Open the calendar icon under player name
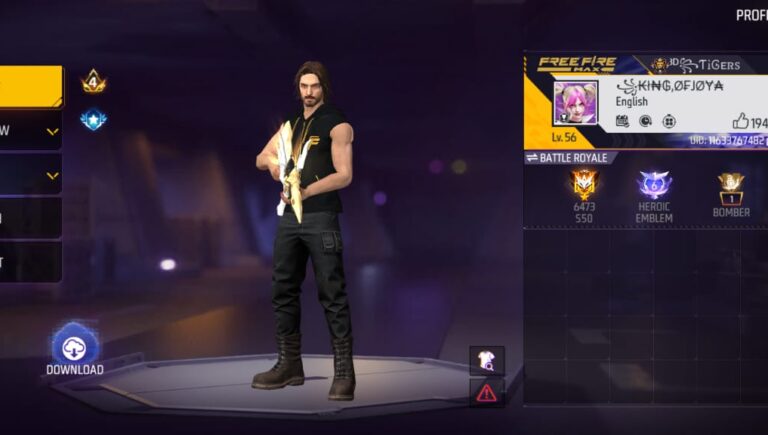This screenshot has width=768, height=435. click(622, 121)
